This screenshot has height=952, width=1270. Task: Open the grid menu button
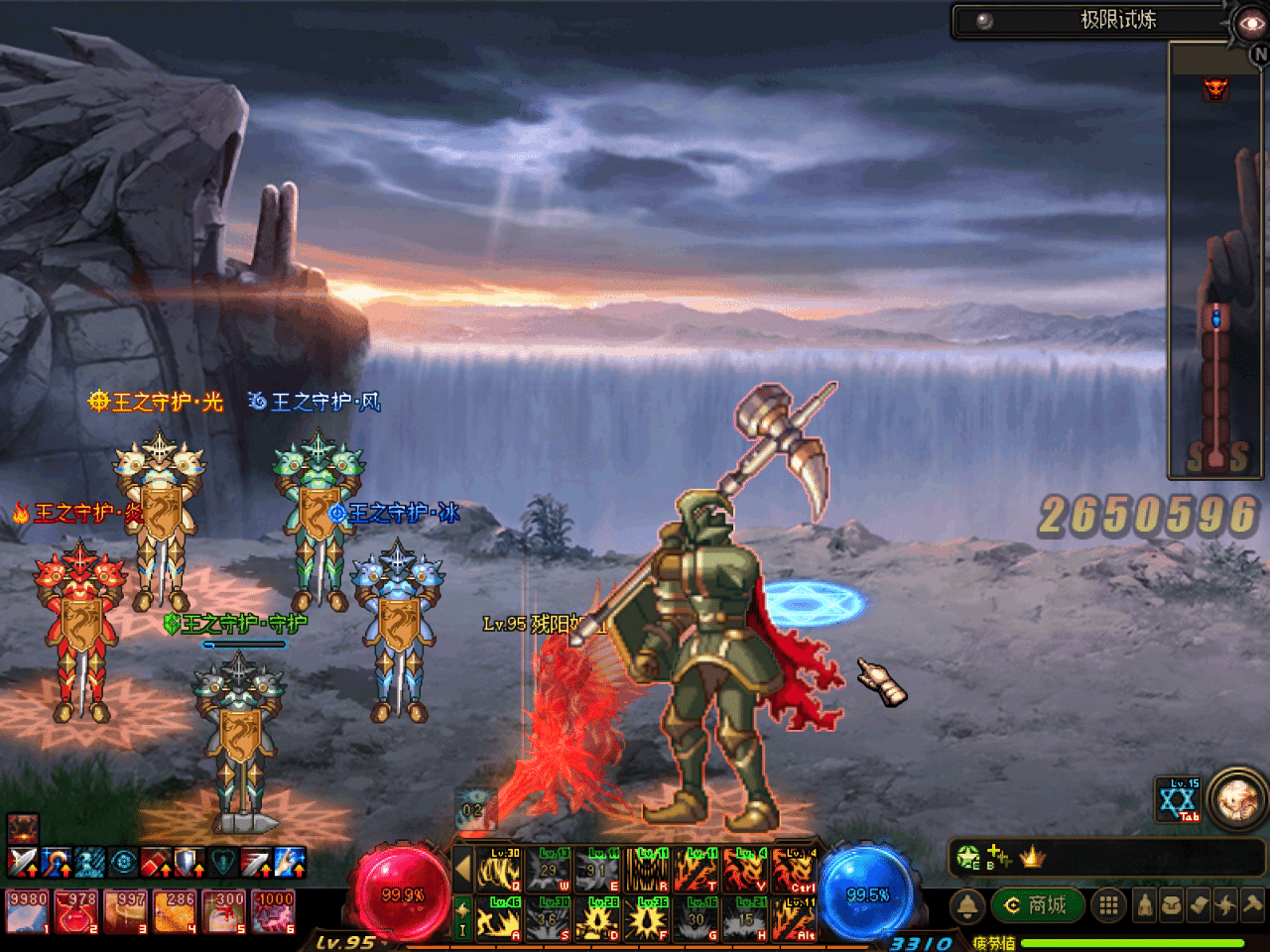coord(1108,905)
